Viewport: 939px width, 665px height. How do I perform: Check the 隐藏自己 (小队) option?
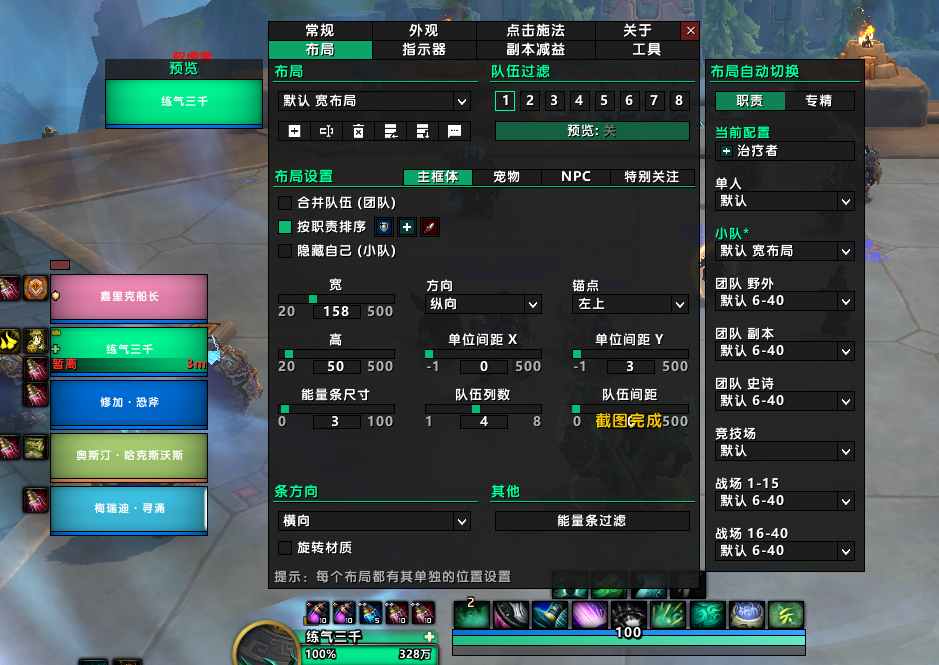pos(285,251)
